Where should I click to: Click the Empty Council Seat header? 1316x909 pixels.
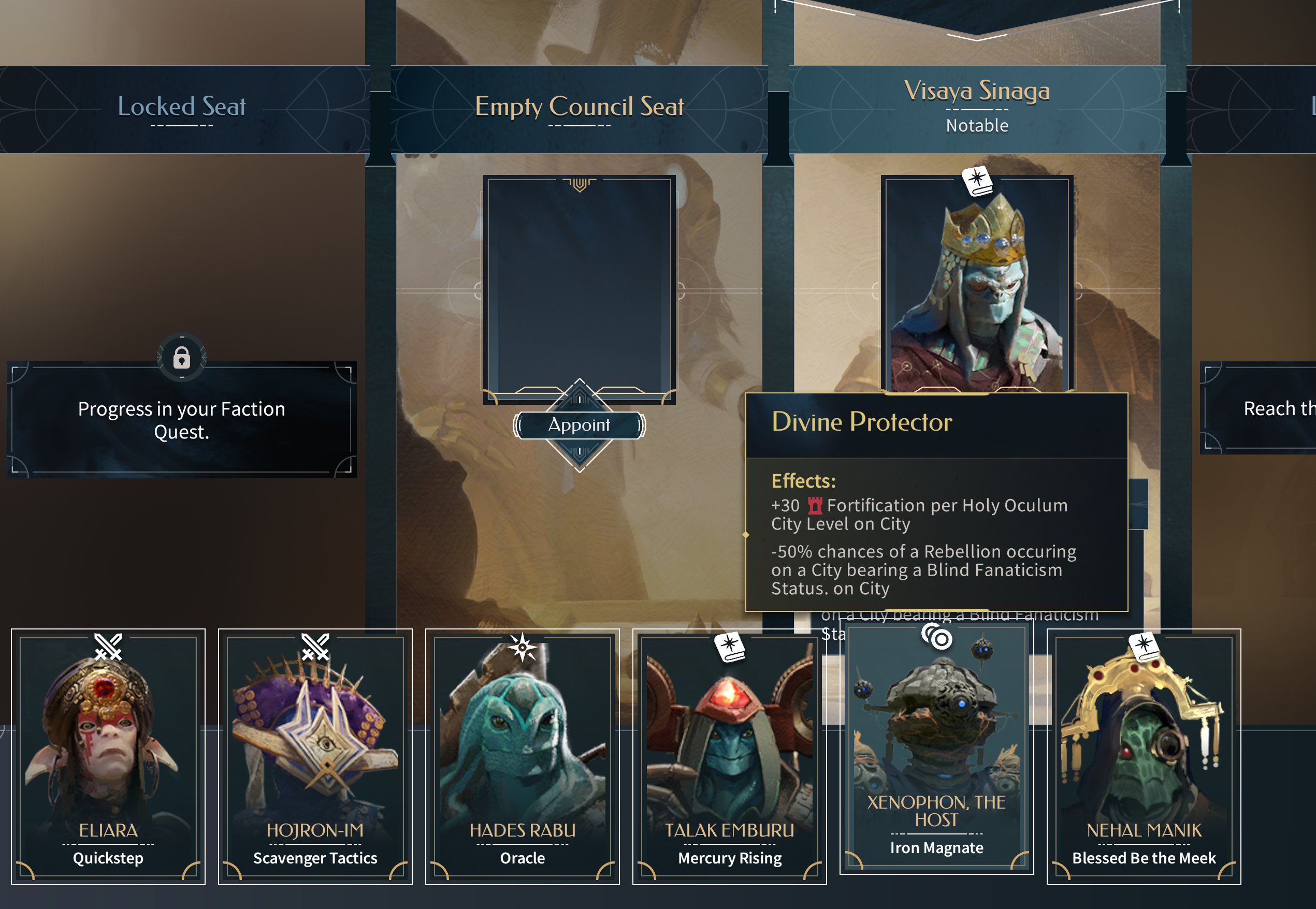[x=579, y=107]
